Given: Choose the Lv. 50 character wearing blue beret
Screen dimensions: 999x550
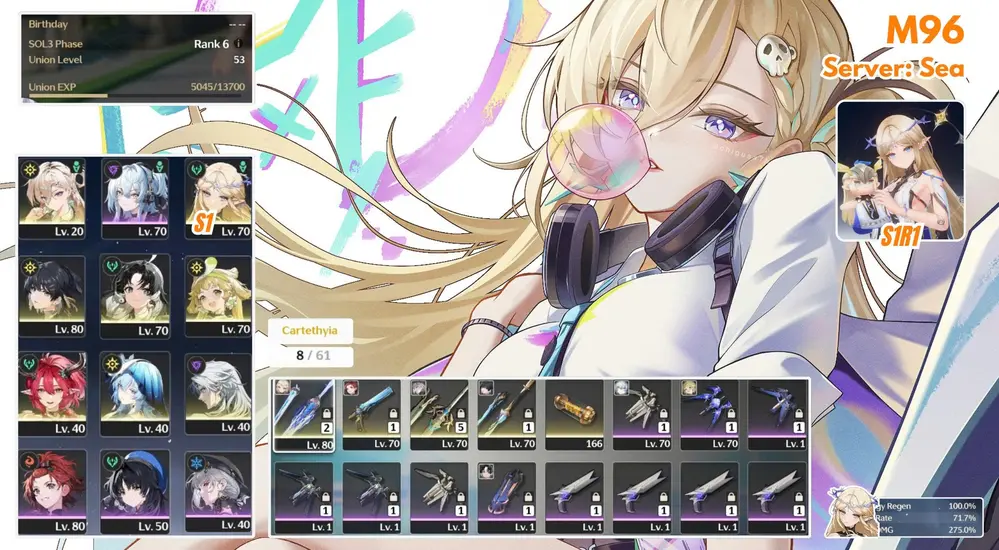Looking at the screenshot, I should (x=136, y=490).
